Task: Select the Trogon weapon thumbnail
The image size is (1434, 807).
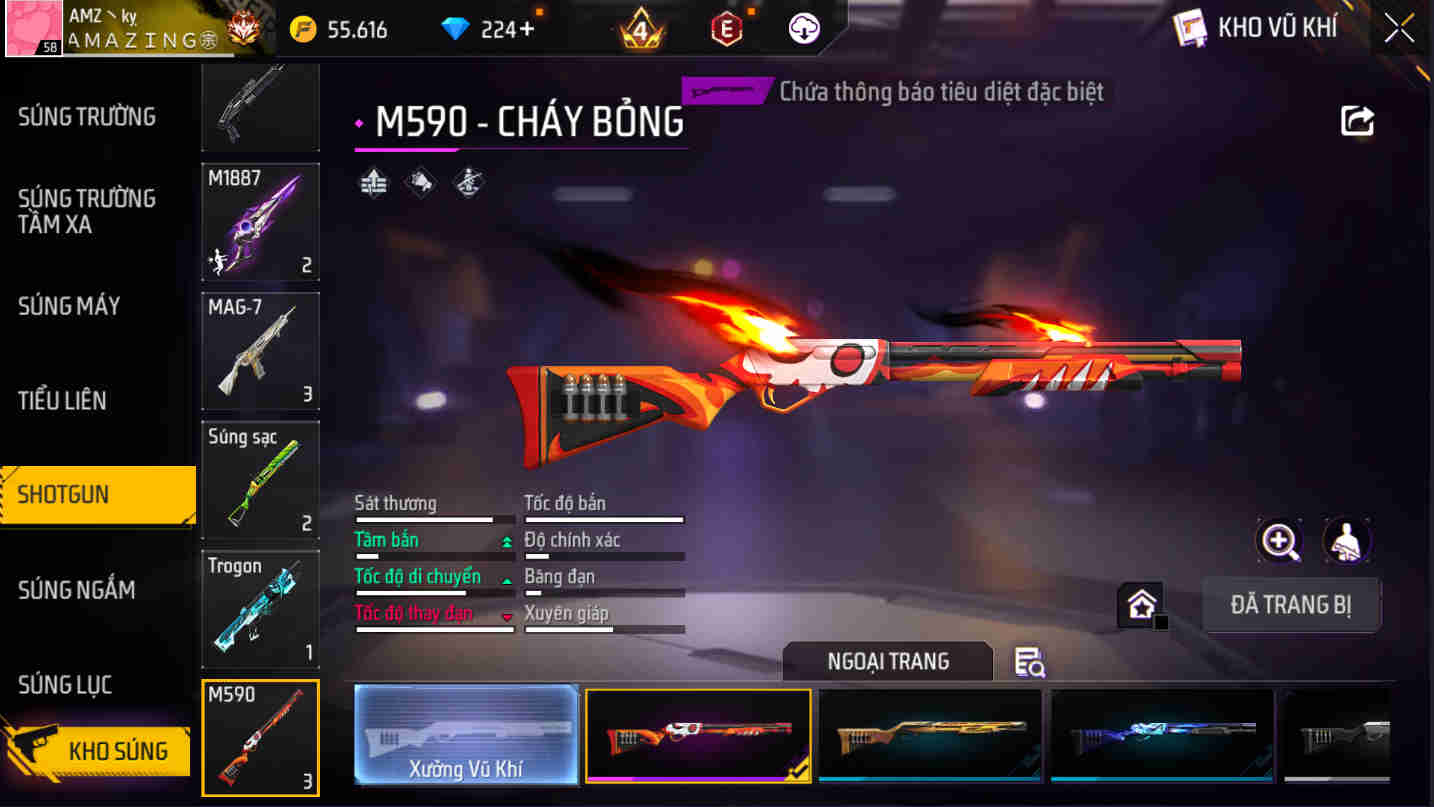Action: click(x=260, y=608)
